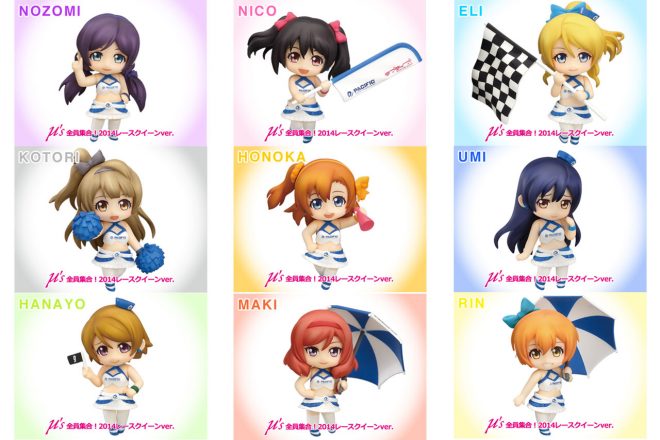Choose the Maki tile with umbrella
The width and height of the screenshot is (660, 440).
pyautogui.click(x=330, y=365)
